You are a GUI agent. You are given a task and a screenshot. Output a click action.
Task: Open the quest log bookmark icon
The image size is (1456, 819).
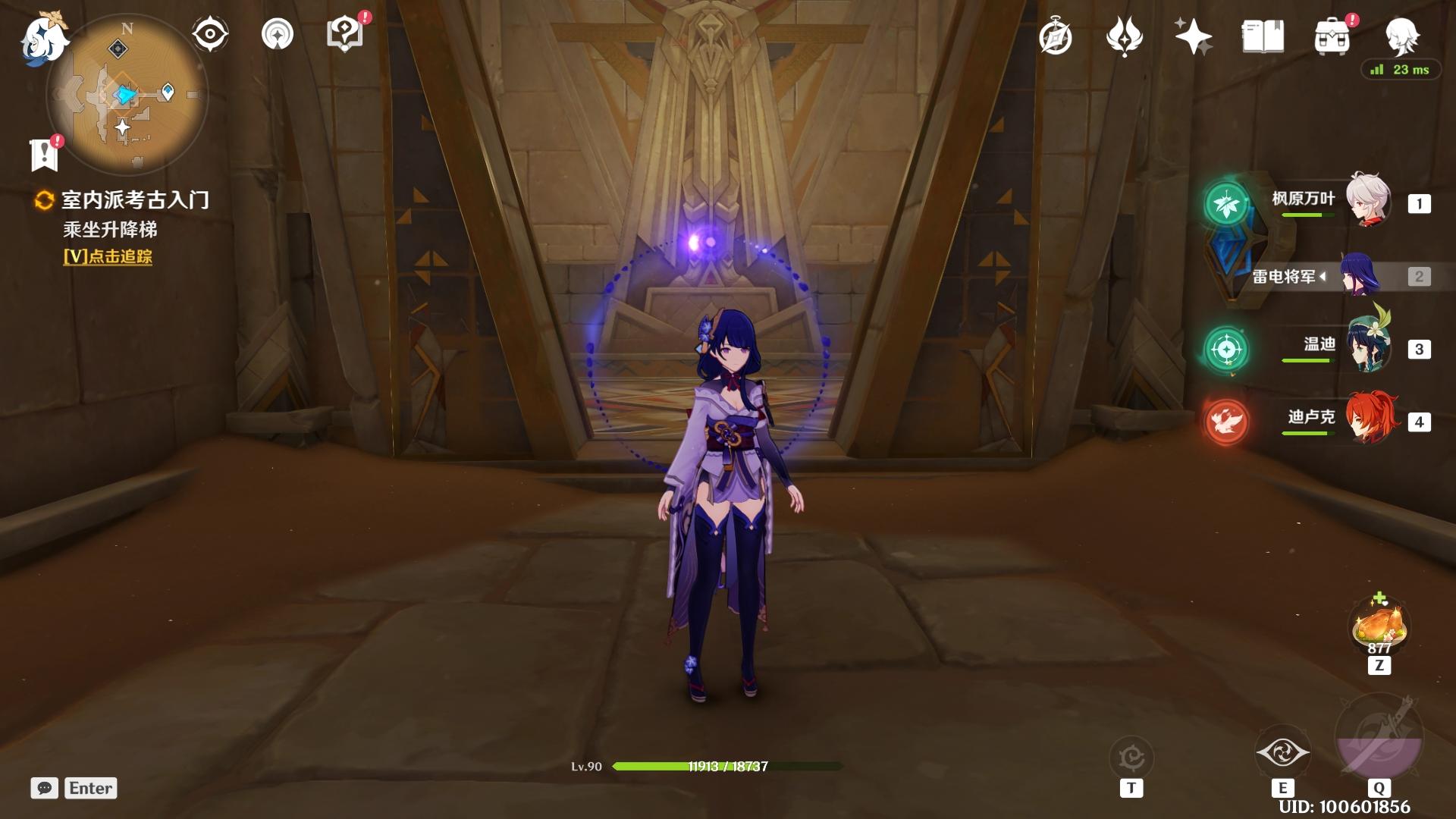click(x=45, y=154)
